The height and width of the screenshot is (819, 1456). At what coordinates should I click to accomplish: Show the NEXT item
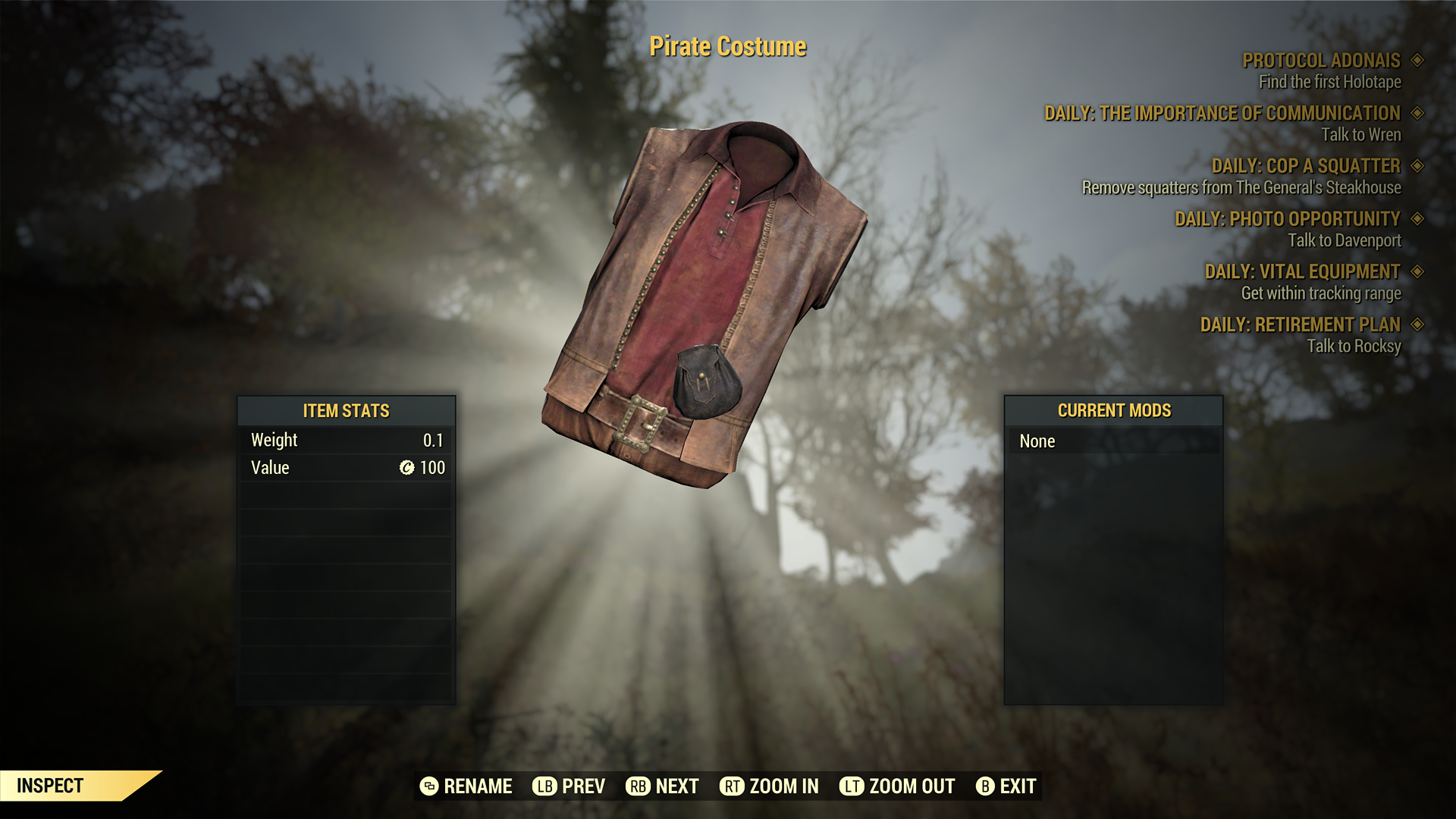coord(662,786)
